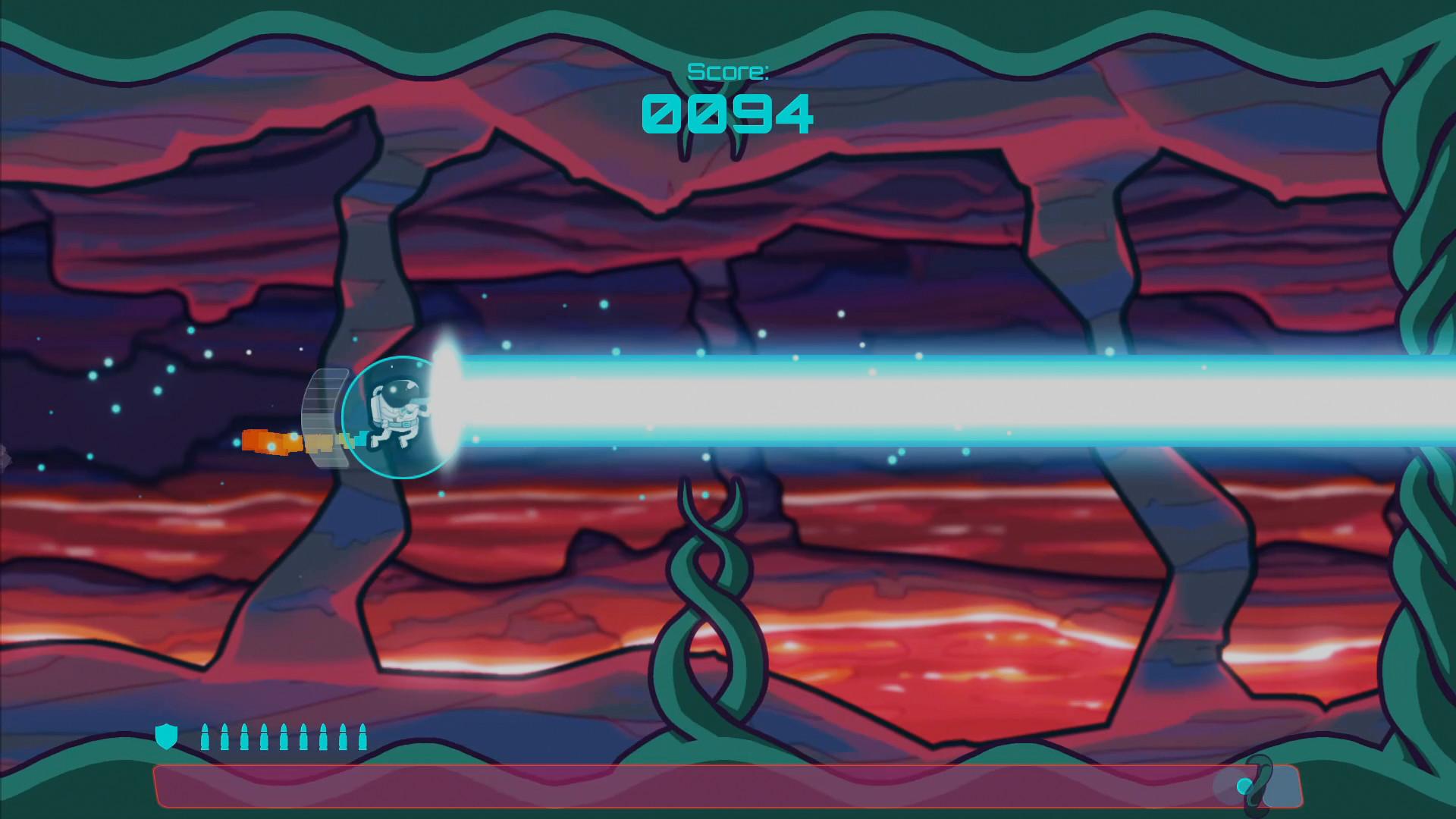Click the third bullet ammo icon
This screenshot has height=819, width=1456.
pos(244,735)
